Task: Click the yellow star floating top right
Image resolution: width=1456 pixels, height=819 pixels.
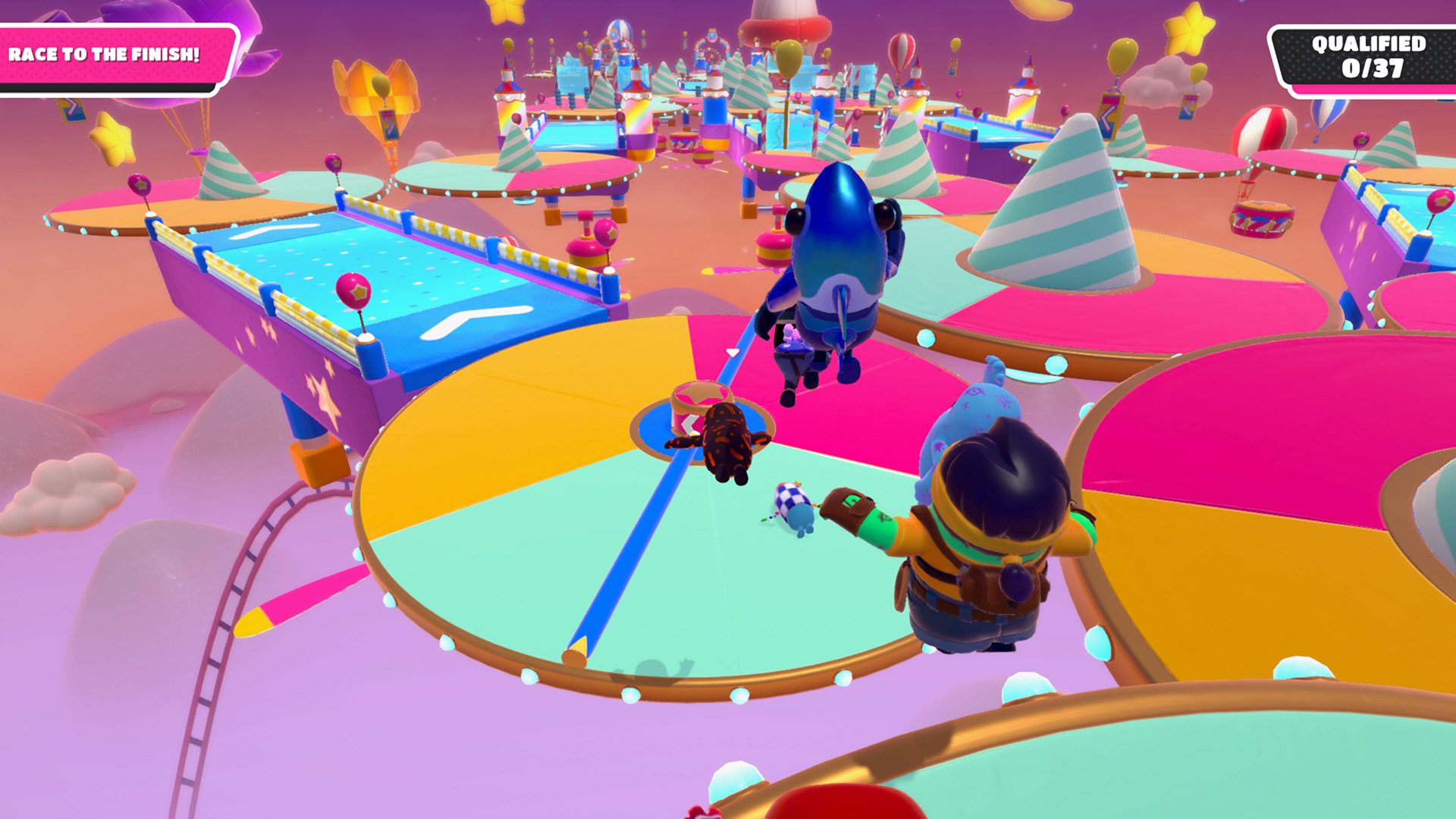Action: coord(1191,30)
